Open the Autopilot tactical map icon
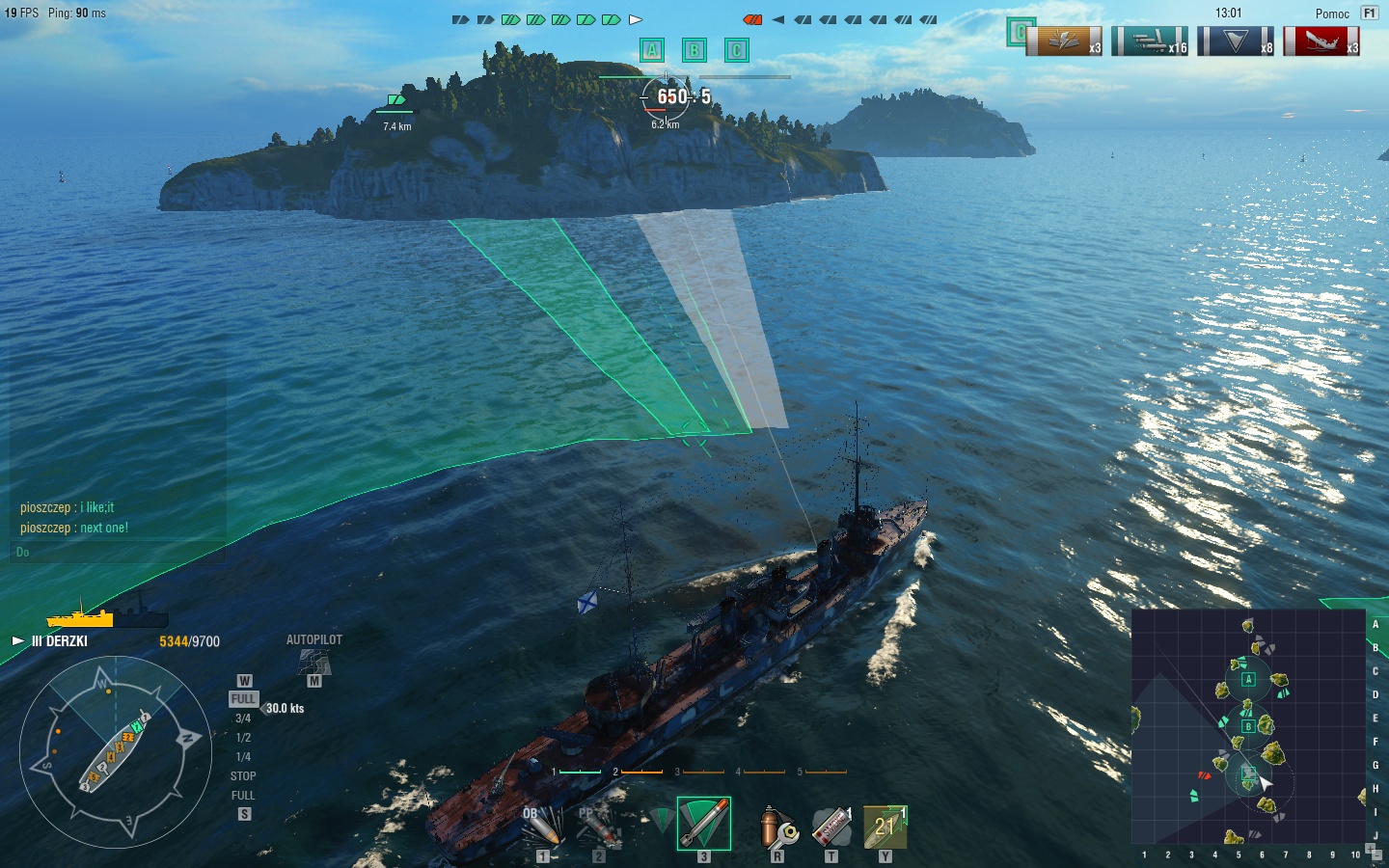1389x868 pixels. (x=313, y=663)
